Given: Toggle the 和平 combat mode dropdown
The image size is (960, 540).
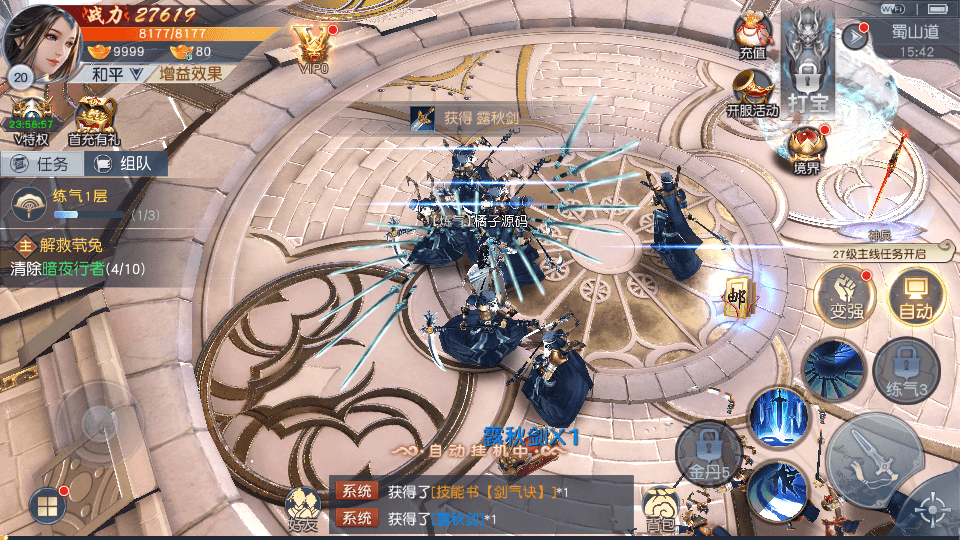Looking at the screenshot, I should click(x=108, y=73).
